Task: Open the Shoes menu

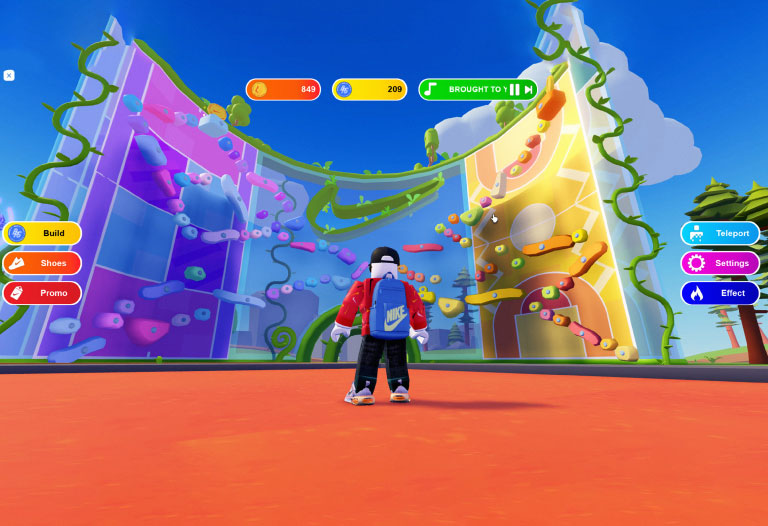Action: pyautogui.click(x=42, y=263)
